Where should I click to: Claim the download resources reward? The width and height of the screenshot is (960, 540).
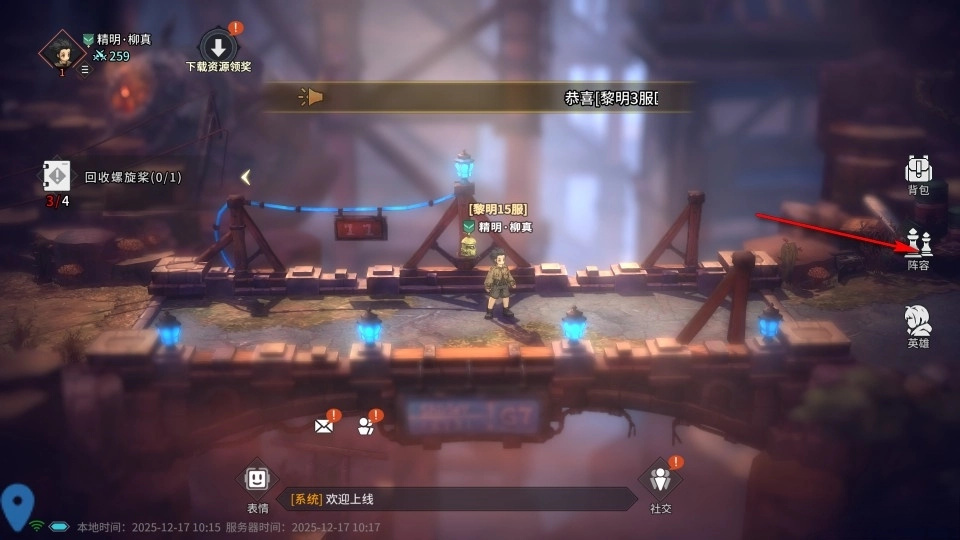pyautogui.click(x=218, y=48)
